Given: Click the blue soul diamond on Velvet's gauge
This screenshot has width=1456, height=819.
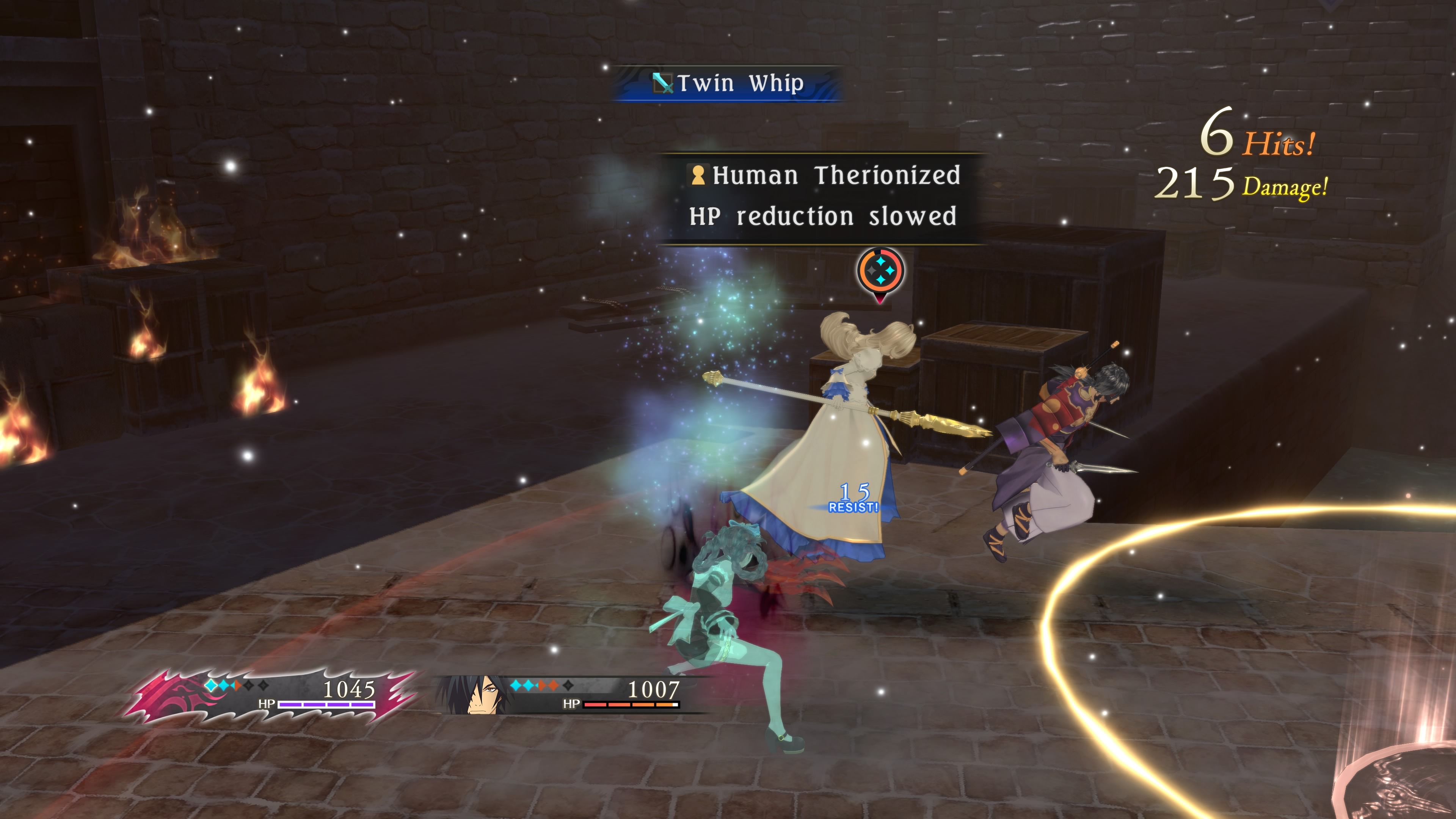Looking at the screenshot, I should point(212,686).
